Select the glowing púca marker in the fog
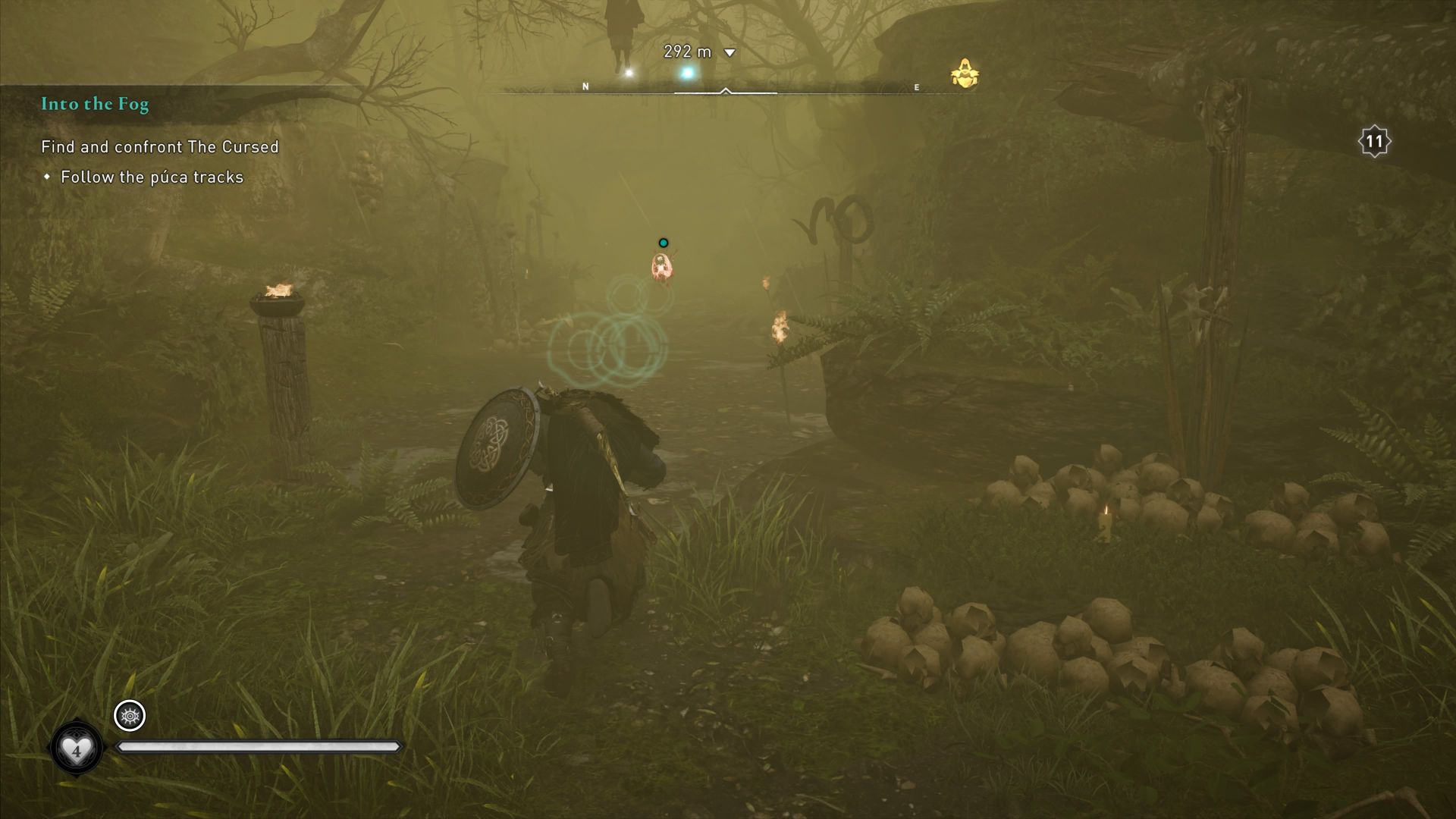 [x=661, y=267]
